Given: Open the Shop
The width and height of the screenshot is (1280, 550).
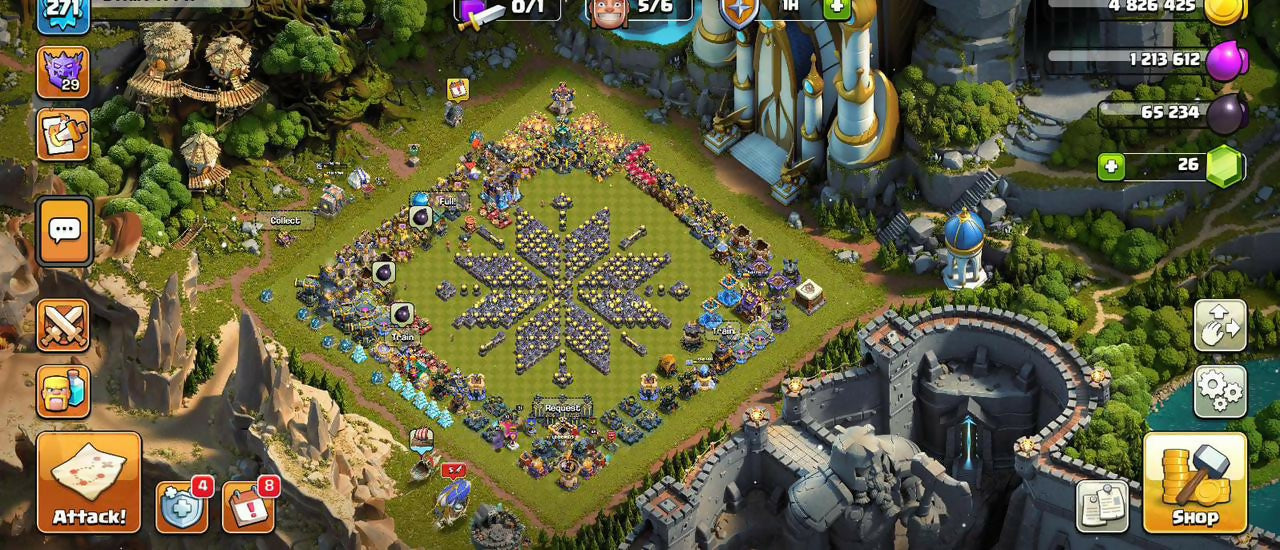Looking at the screenshot, I should pos(1195,482).
